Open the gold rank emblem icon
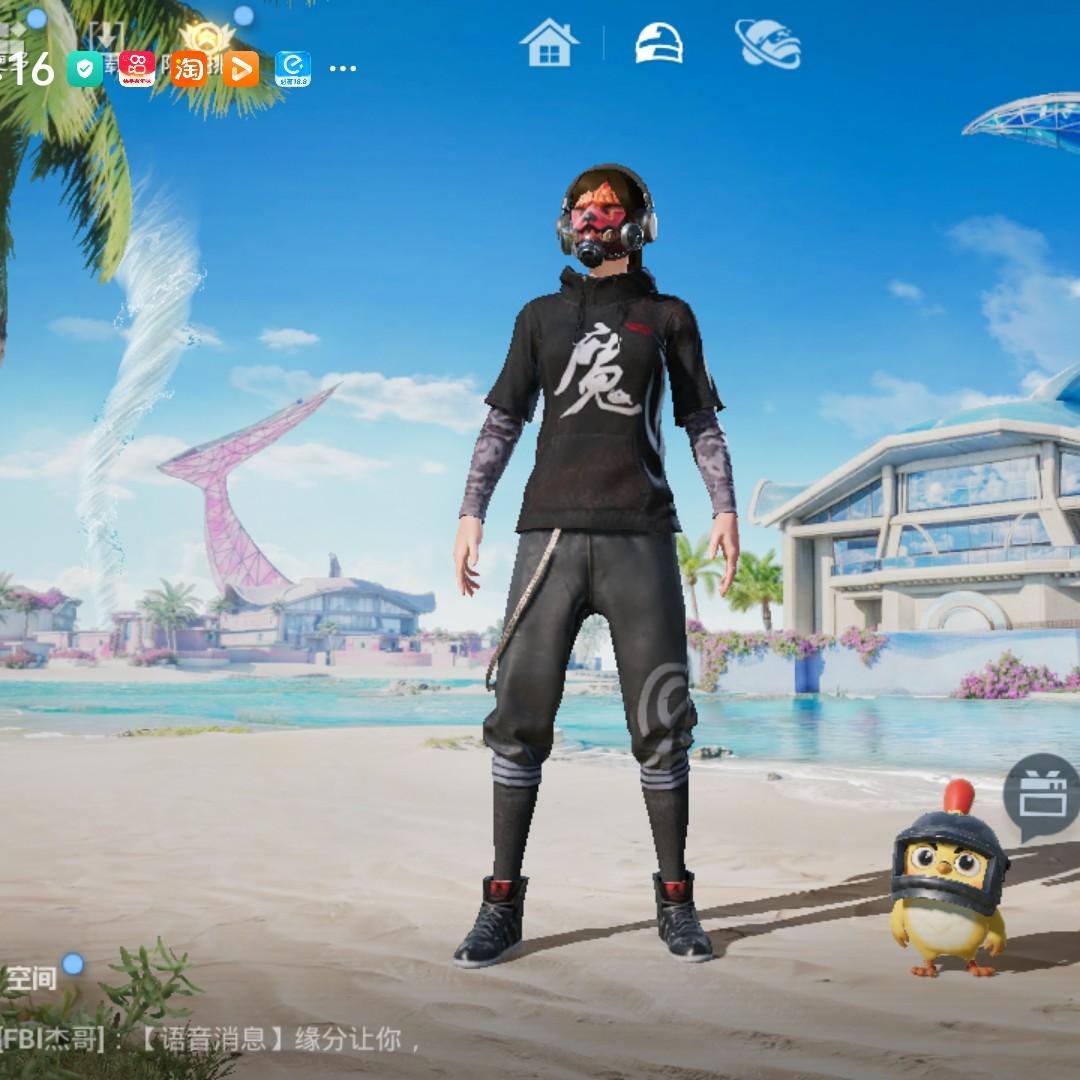This screenshot has height=1080, width=1080. 207,40
